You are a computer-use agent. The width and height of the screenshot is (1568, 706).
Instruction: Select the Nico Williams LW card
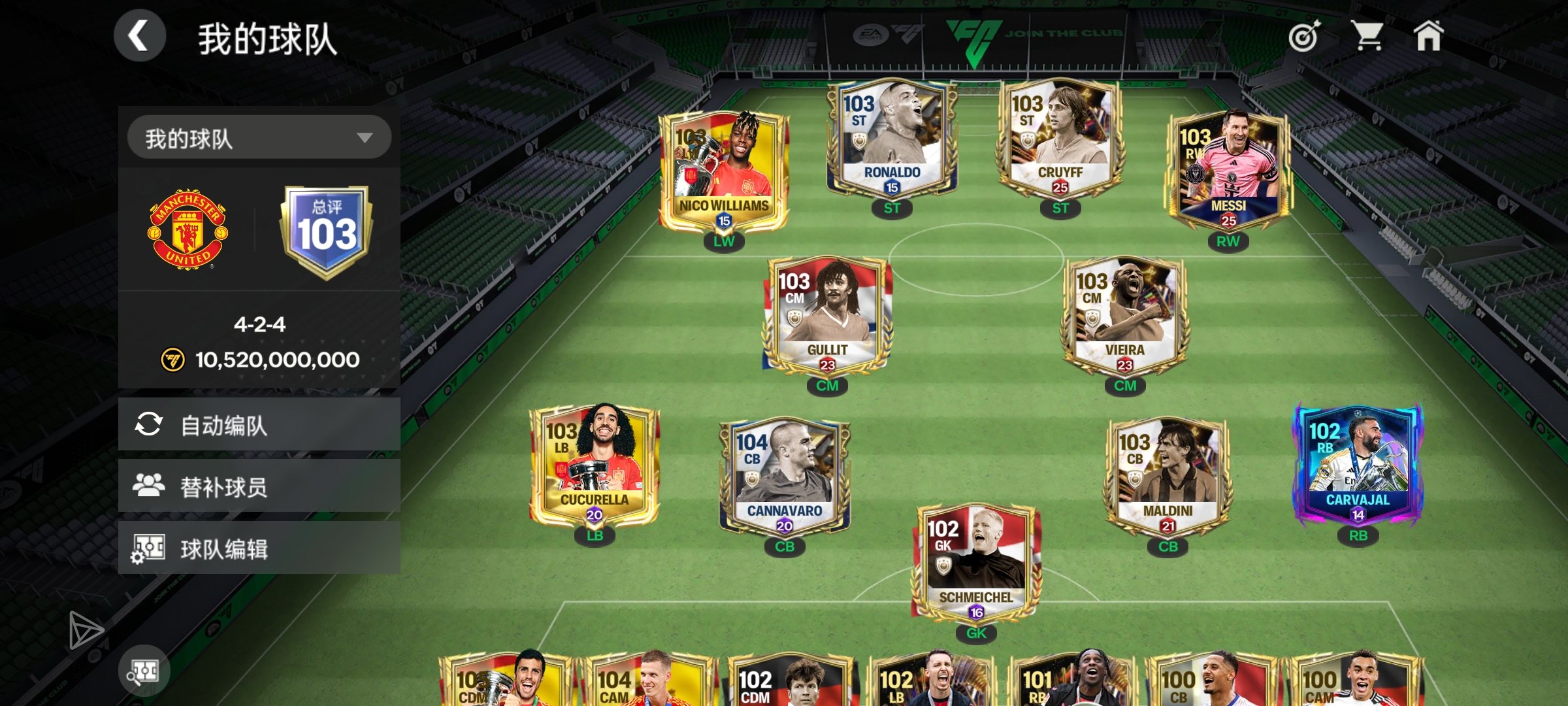coord(723,171)
